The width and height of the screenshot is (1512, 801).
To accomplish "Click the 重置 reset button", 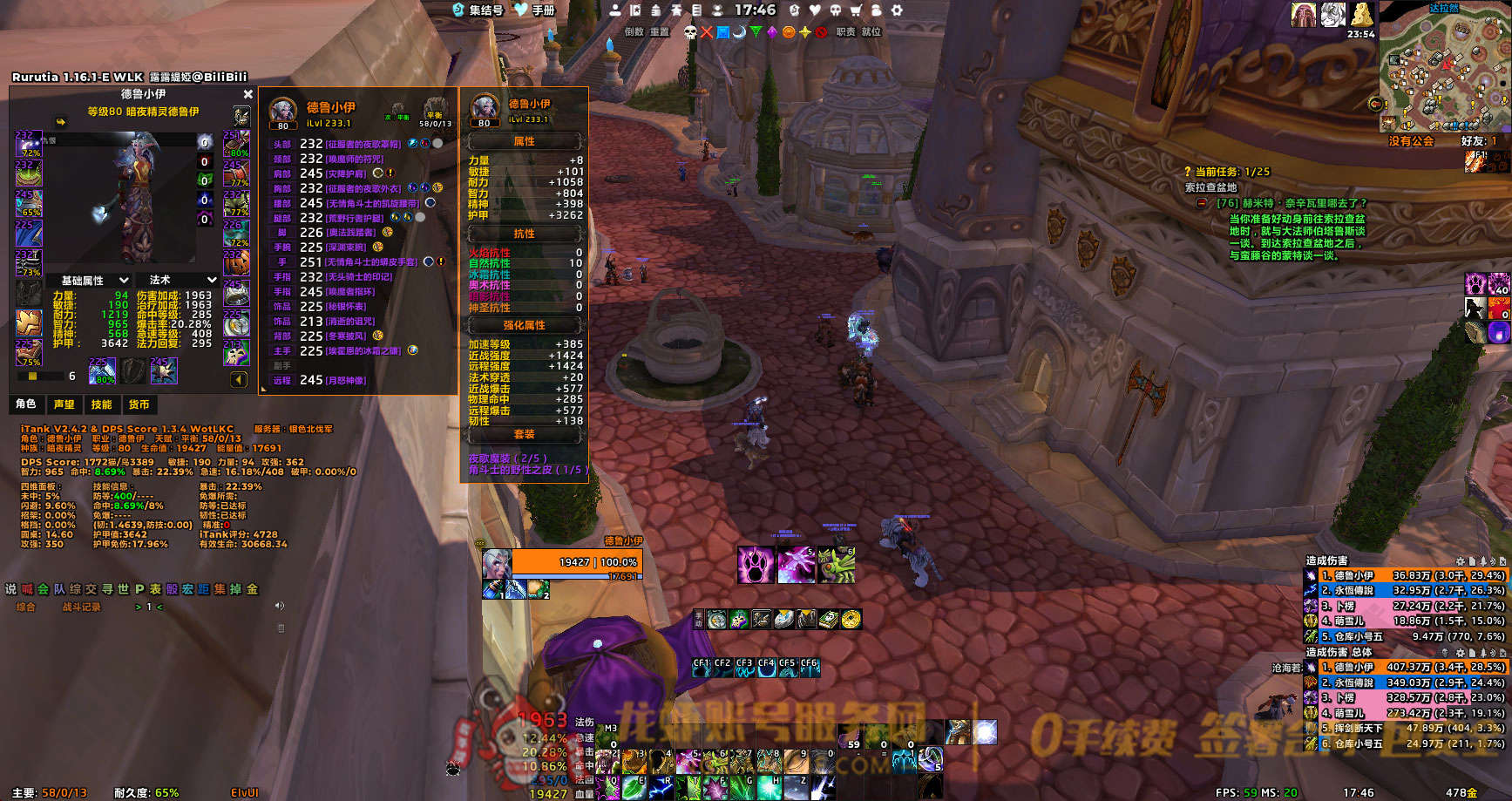I will (660, 32).
